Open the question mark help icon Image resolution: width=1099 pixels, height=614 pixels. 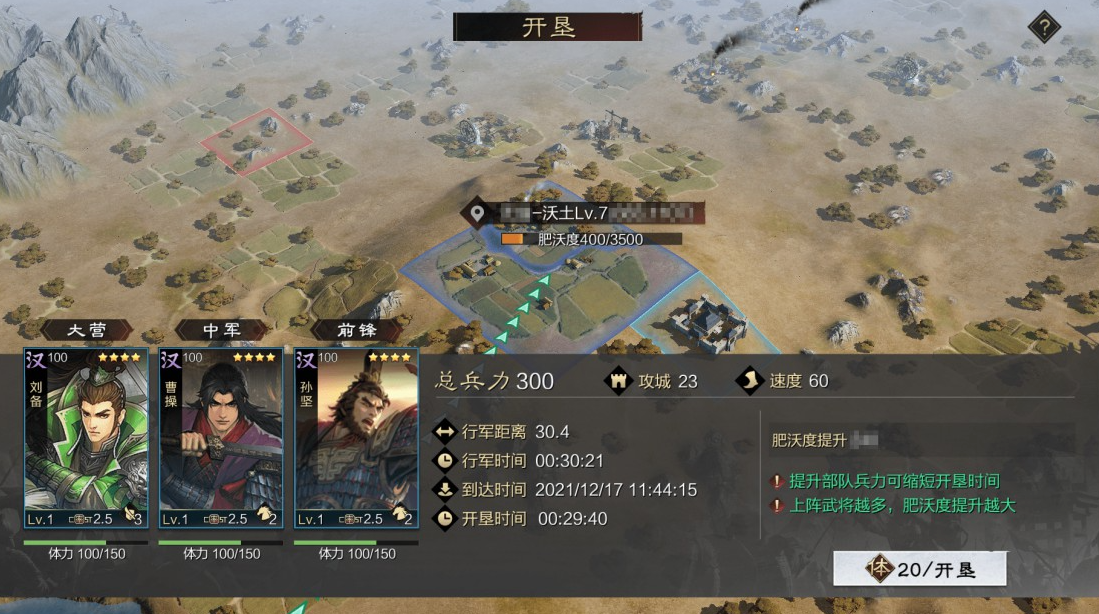(x=1044, y=27)
